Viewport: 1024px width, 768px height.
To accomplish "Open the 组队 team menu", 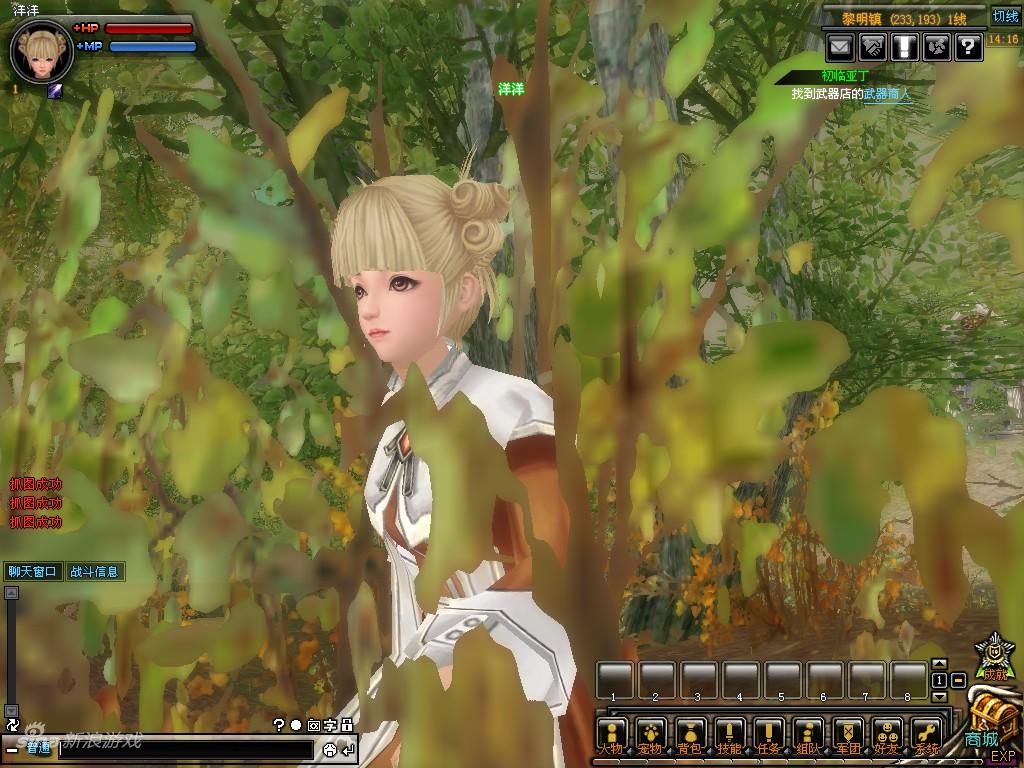I will point(808,735).
